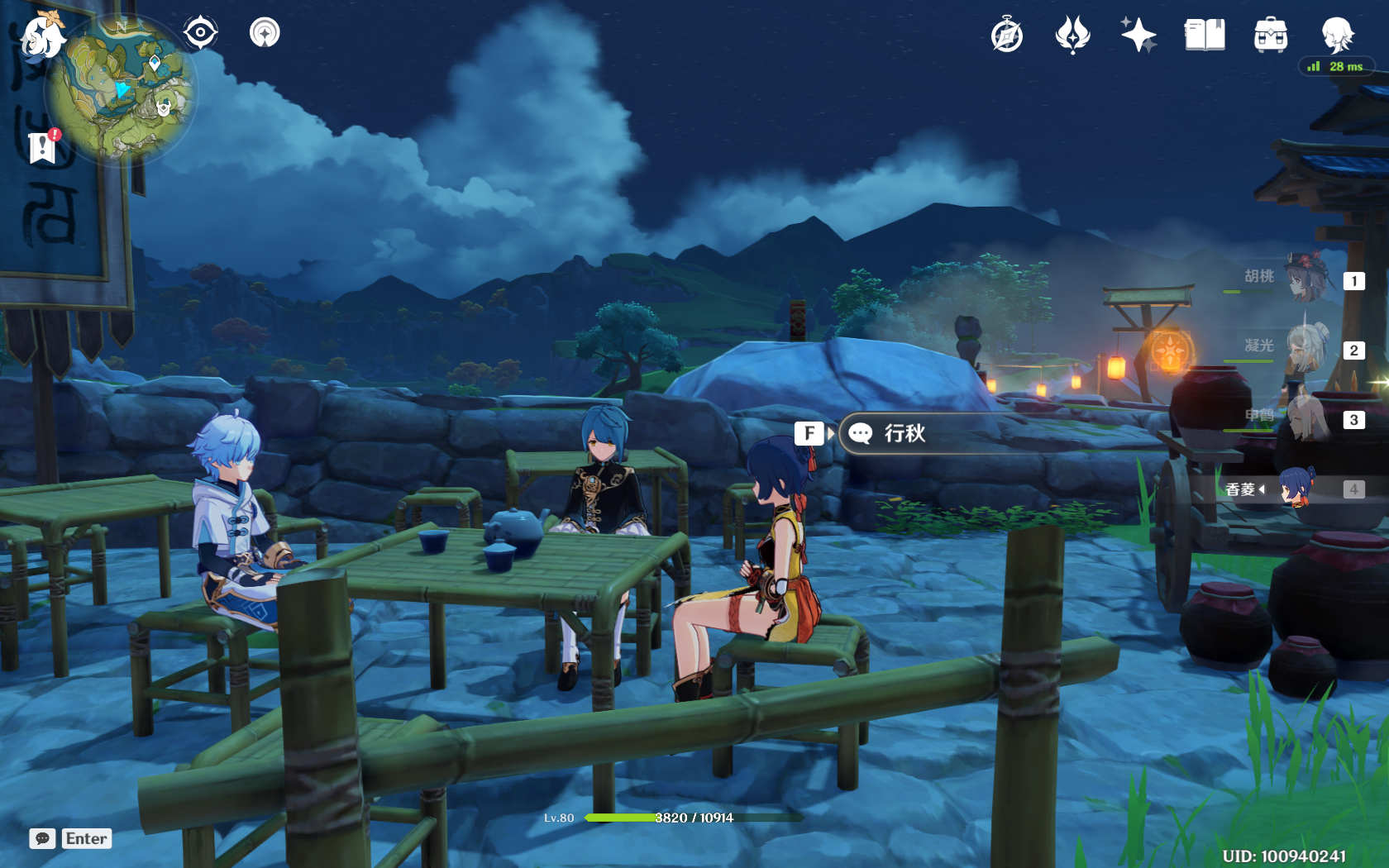The width and height of the screenshot is (1389, 868).
Task: Open the character screen icon
Action: pos(1337,36)
